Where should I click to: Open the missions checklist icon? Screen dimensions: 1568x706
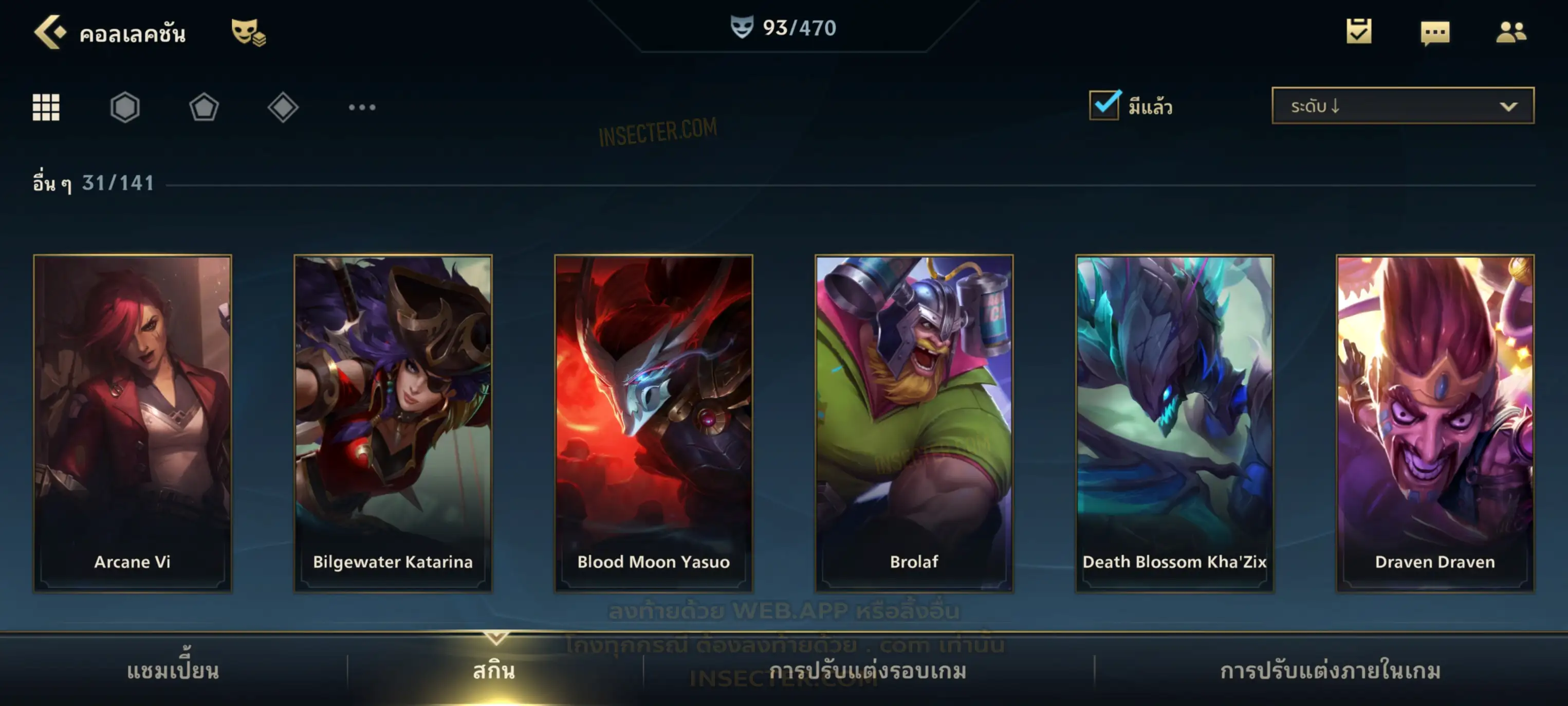(x=1359, y=31)
